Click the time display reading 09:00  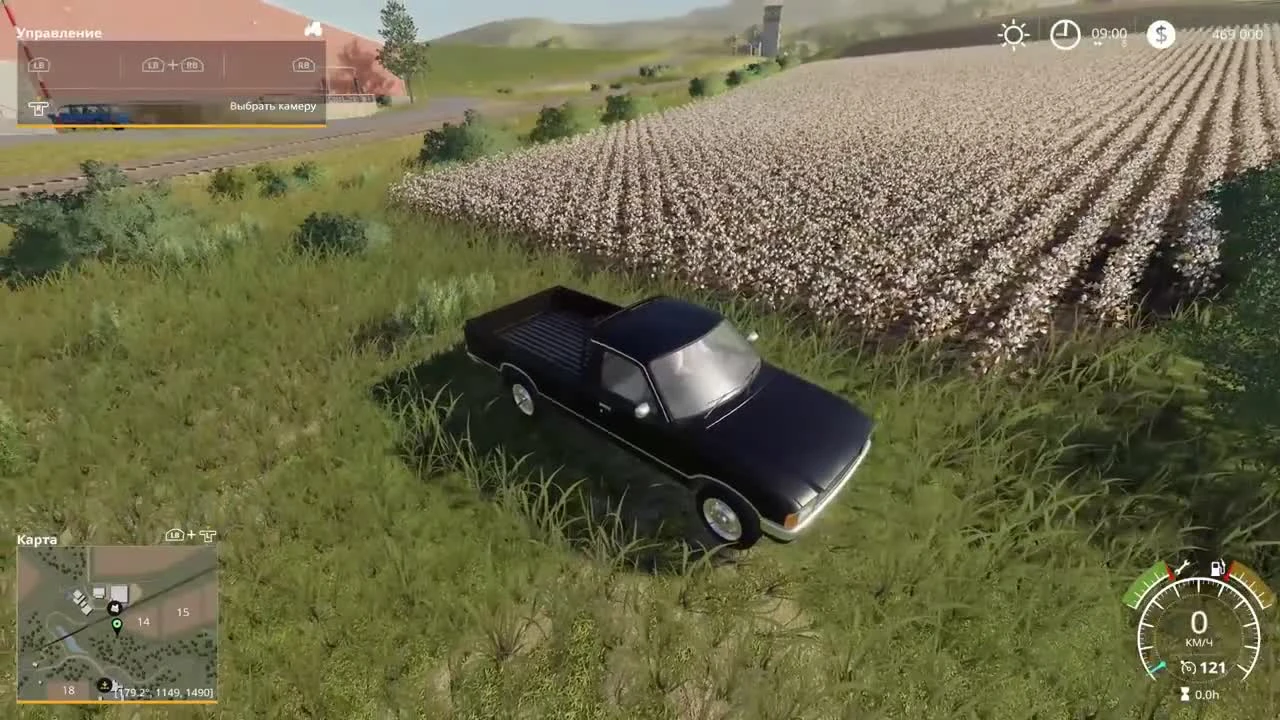tap(1108, 35)
